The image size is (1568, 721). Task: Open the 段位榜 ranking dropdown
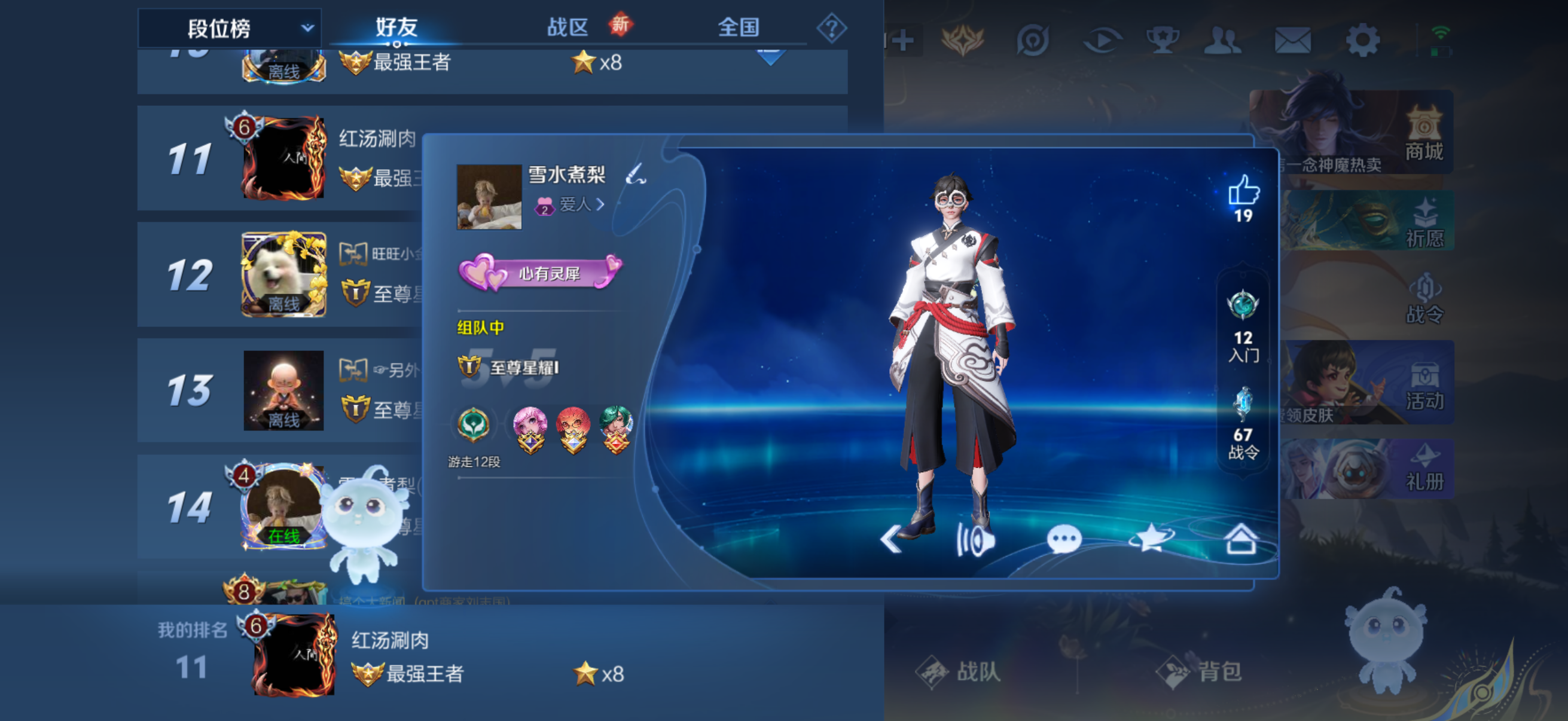click(229, 28)
